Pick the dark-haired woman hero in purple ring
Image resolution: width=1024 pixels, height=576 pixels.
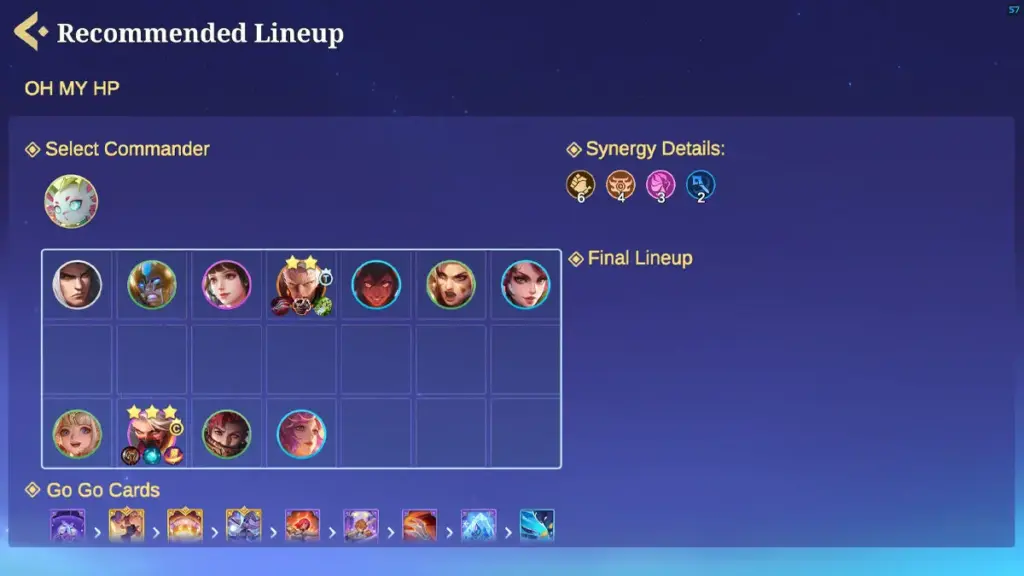(x=227, y=285)
